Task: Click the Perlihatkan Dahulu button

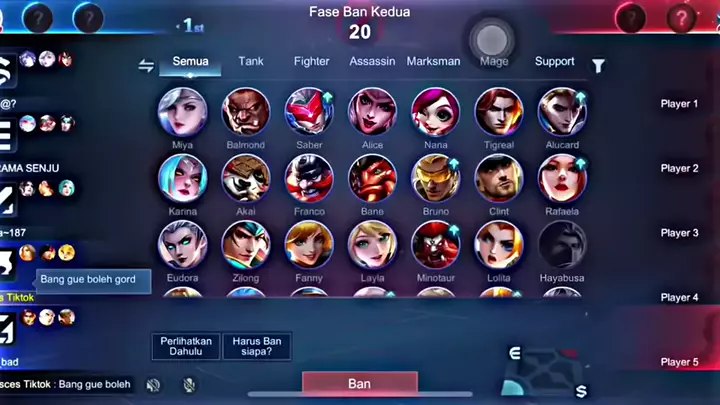Action: coord(186,347)
